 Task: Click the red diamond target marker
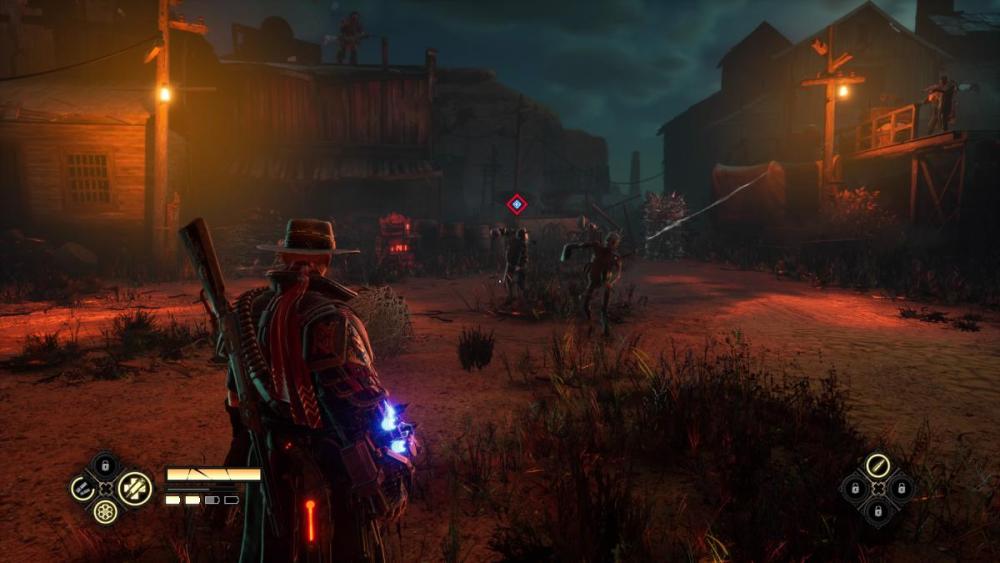516,204
